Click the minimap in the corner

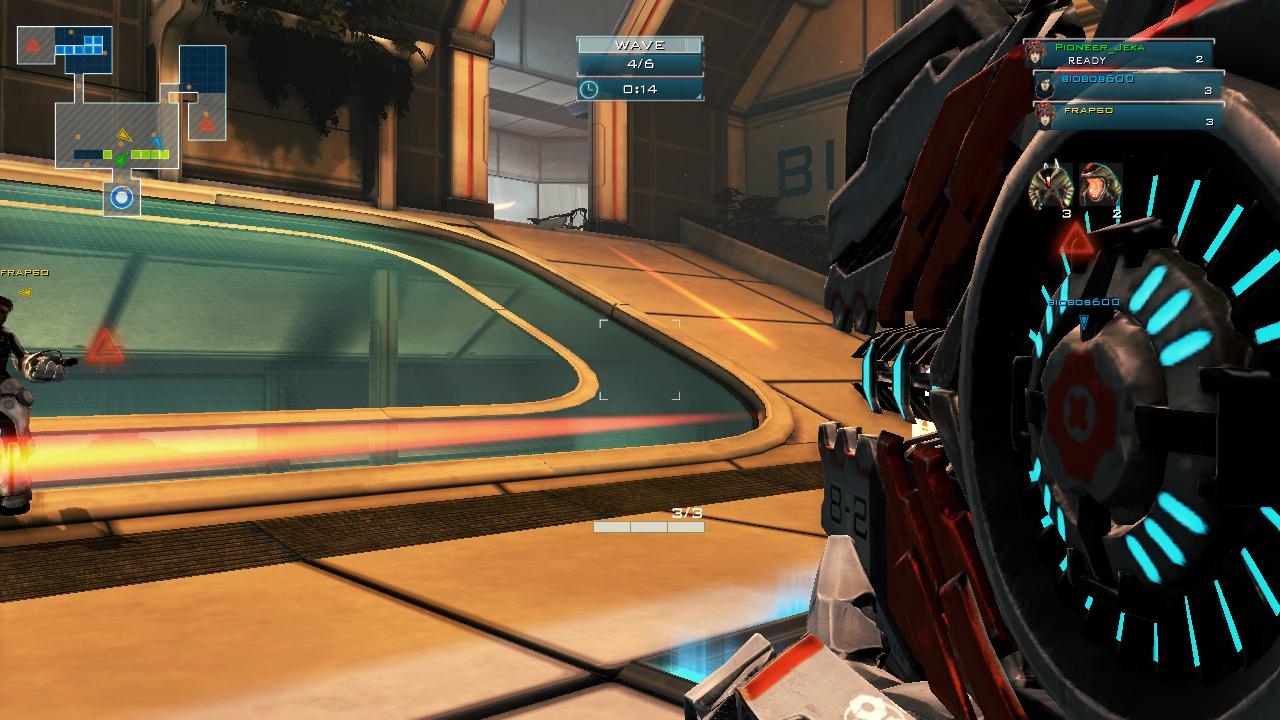120,118
